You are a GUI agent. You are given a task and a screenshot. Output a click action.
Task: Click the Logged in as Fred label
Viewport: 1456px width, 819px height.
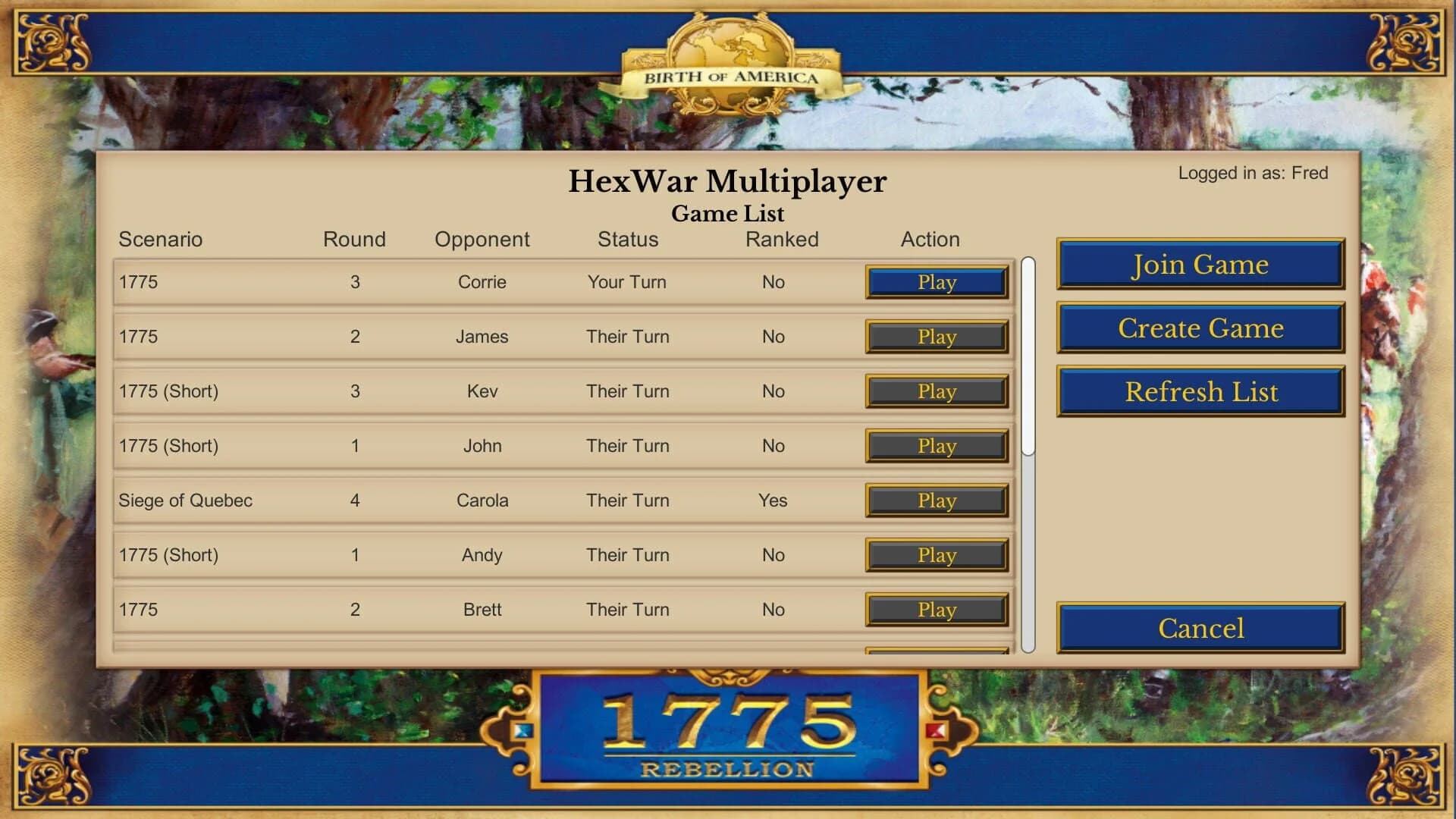pos(1252,173)
